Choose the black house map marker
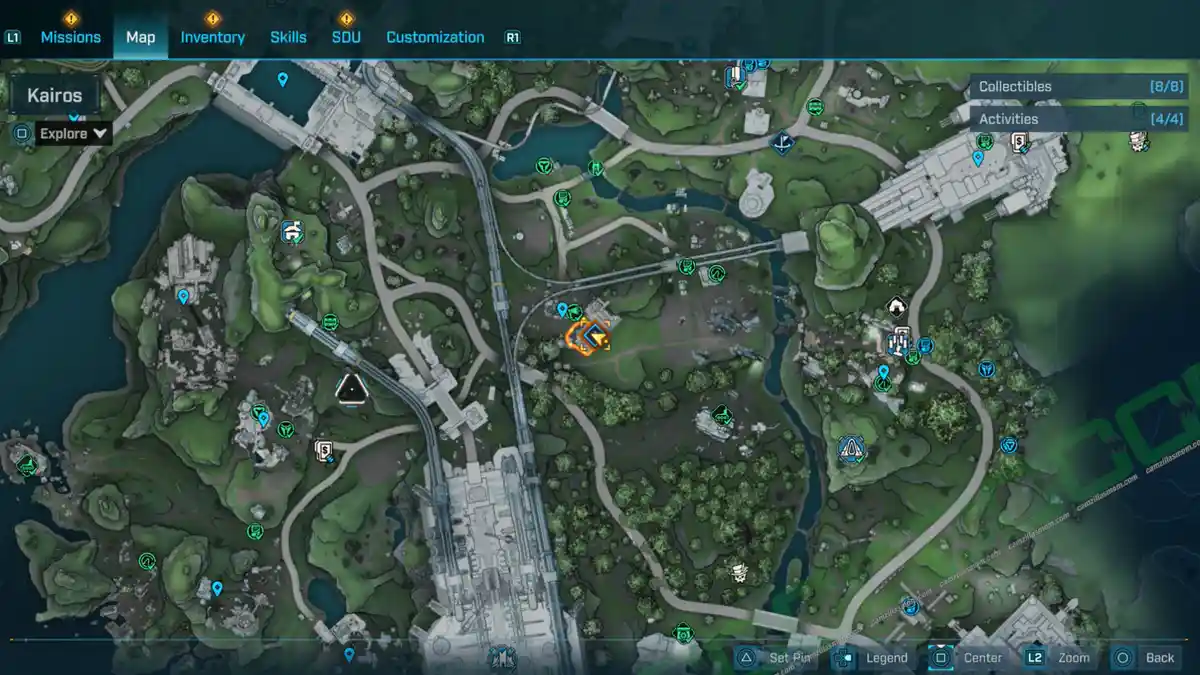The image size is (1200, 675). pyautogui.click(x=896, y=306)
